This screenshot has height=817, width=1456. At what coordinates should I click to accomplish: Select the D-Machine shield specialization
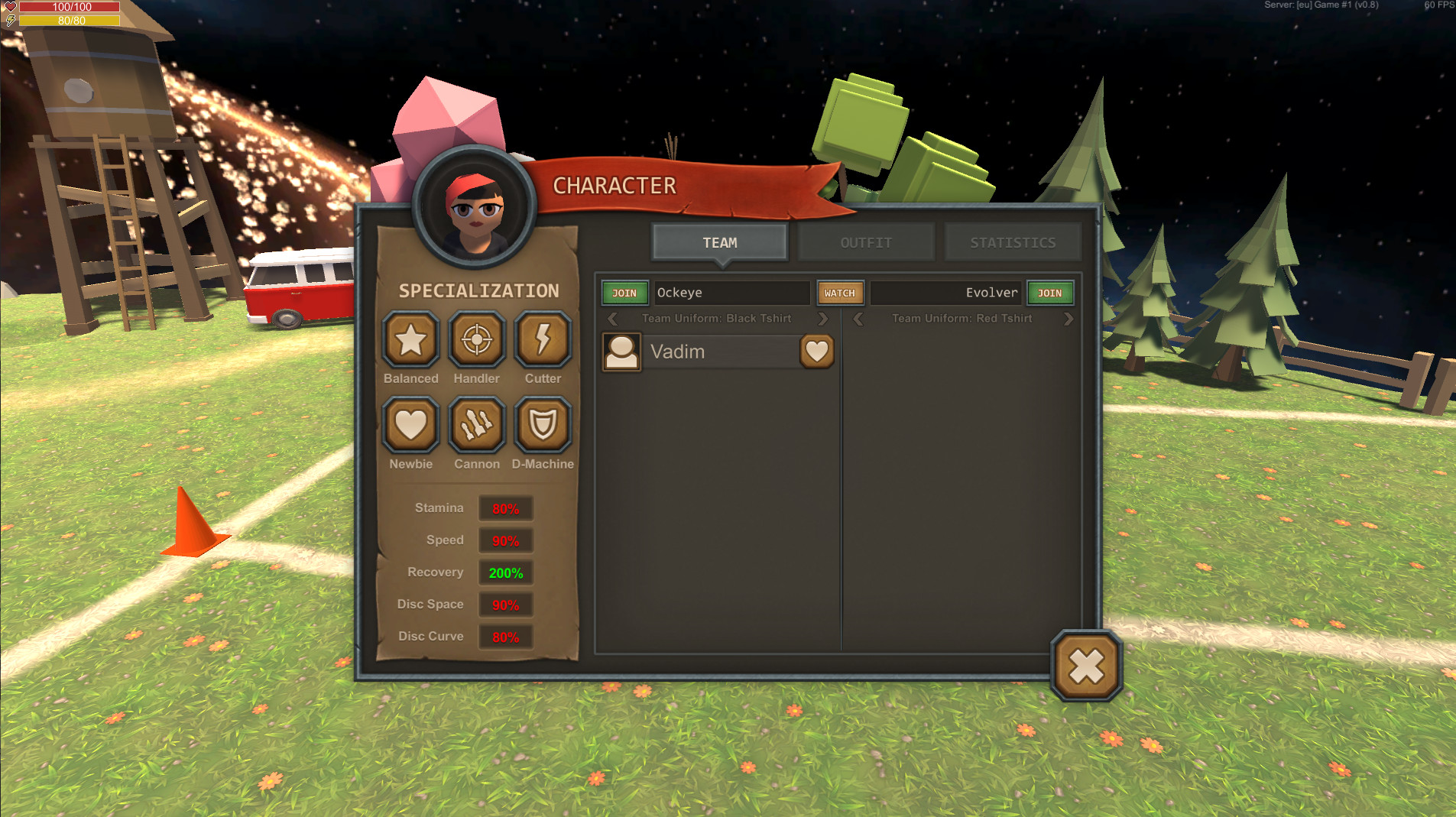543,425
